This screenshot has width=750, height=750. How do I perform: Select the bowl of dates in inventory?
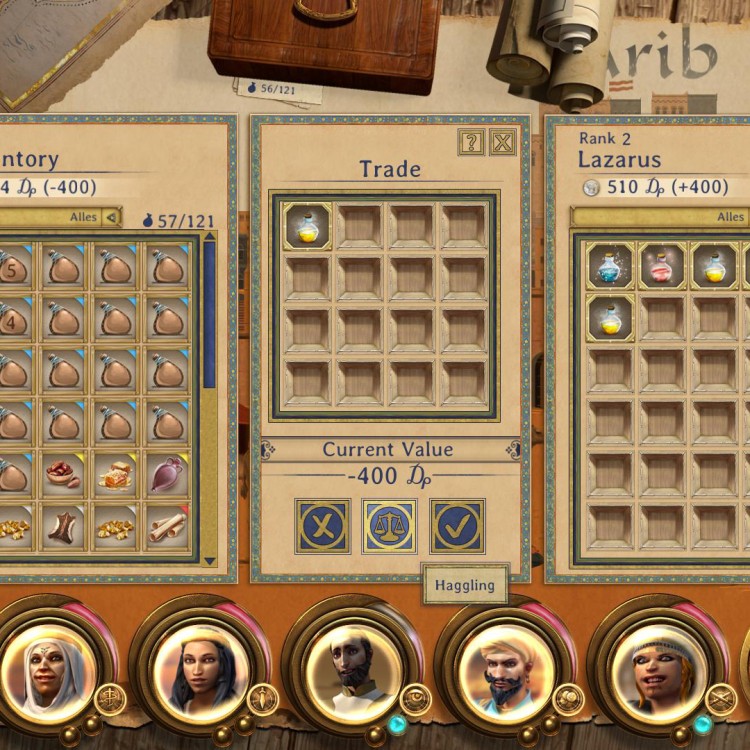coord(64,474)
